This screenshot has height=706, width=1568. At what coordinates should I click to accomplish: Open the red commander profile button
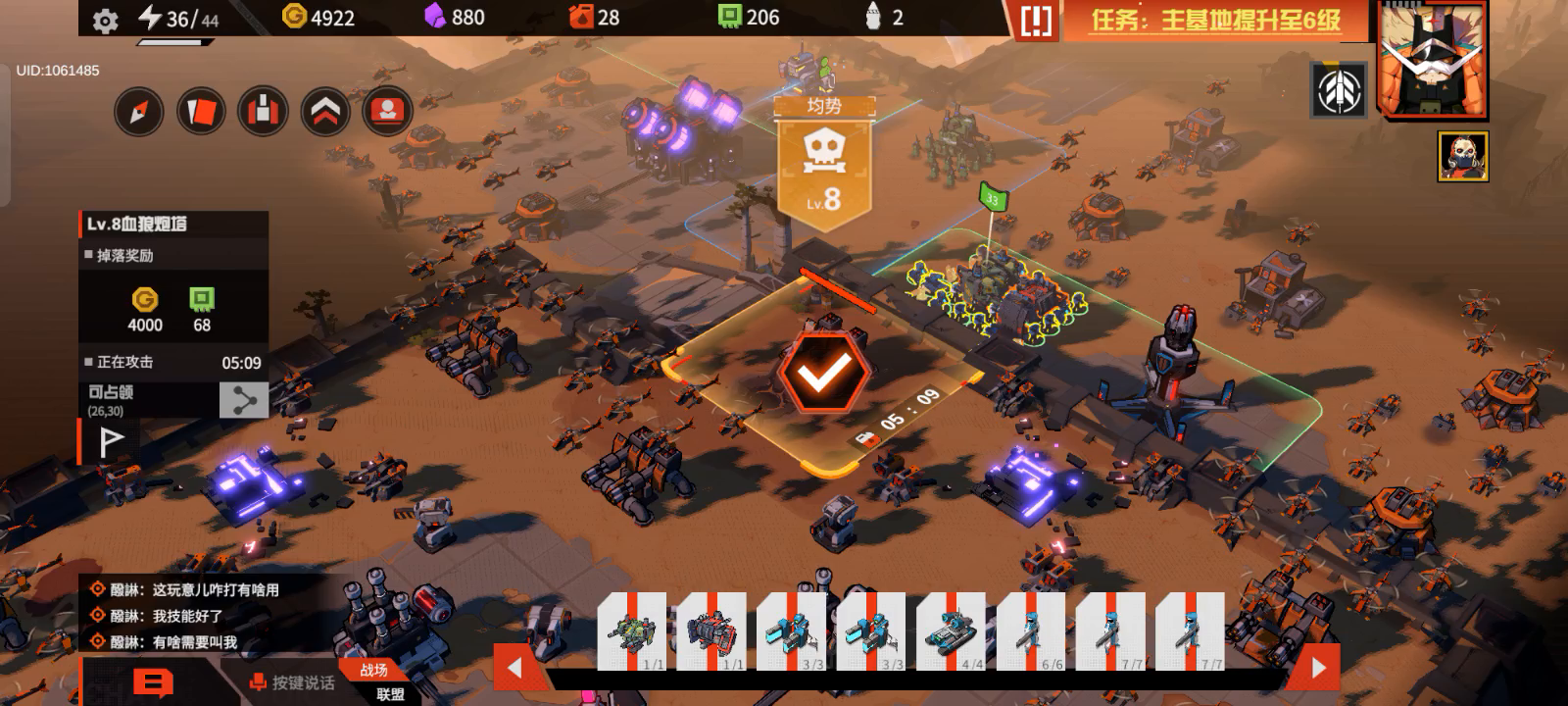[x=387, y=112]
